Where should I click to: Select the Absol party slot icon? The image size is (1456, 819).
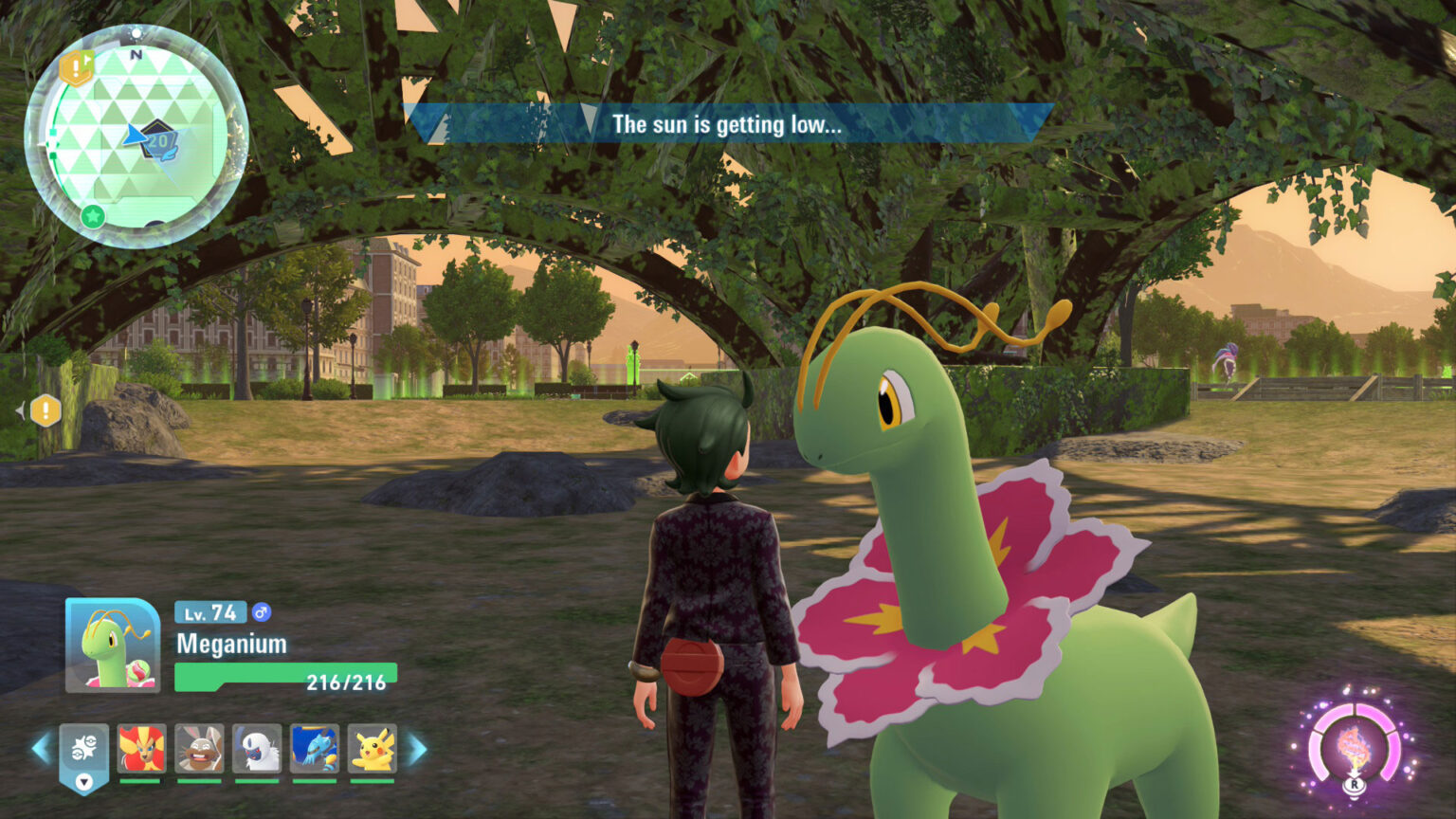tap(256, 749)
